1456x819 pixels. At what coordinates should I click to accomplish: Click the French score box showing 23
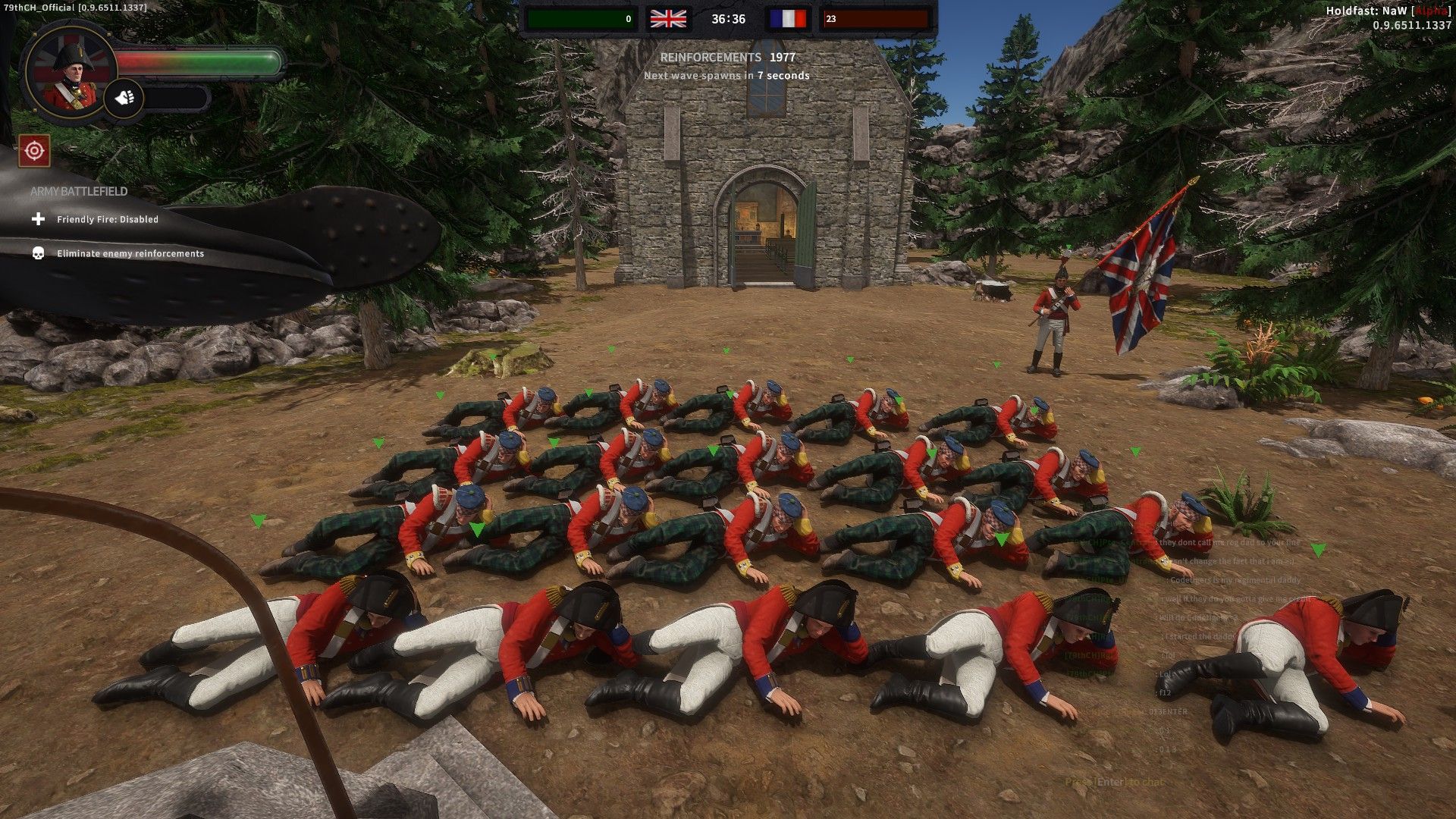872,19
